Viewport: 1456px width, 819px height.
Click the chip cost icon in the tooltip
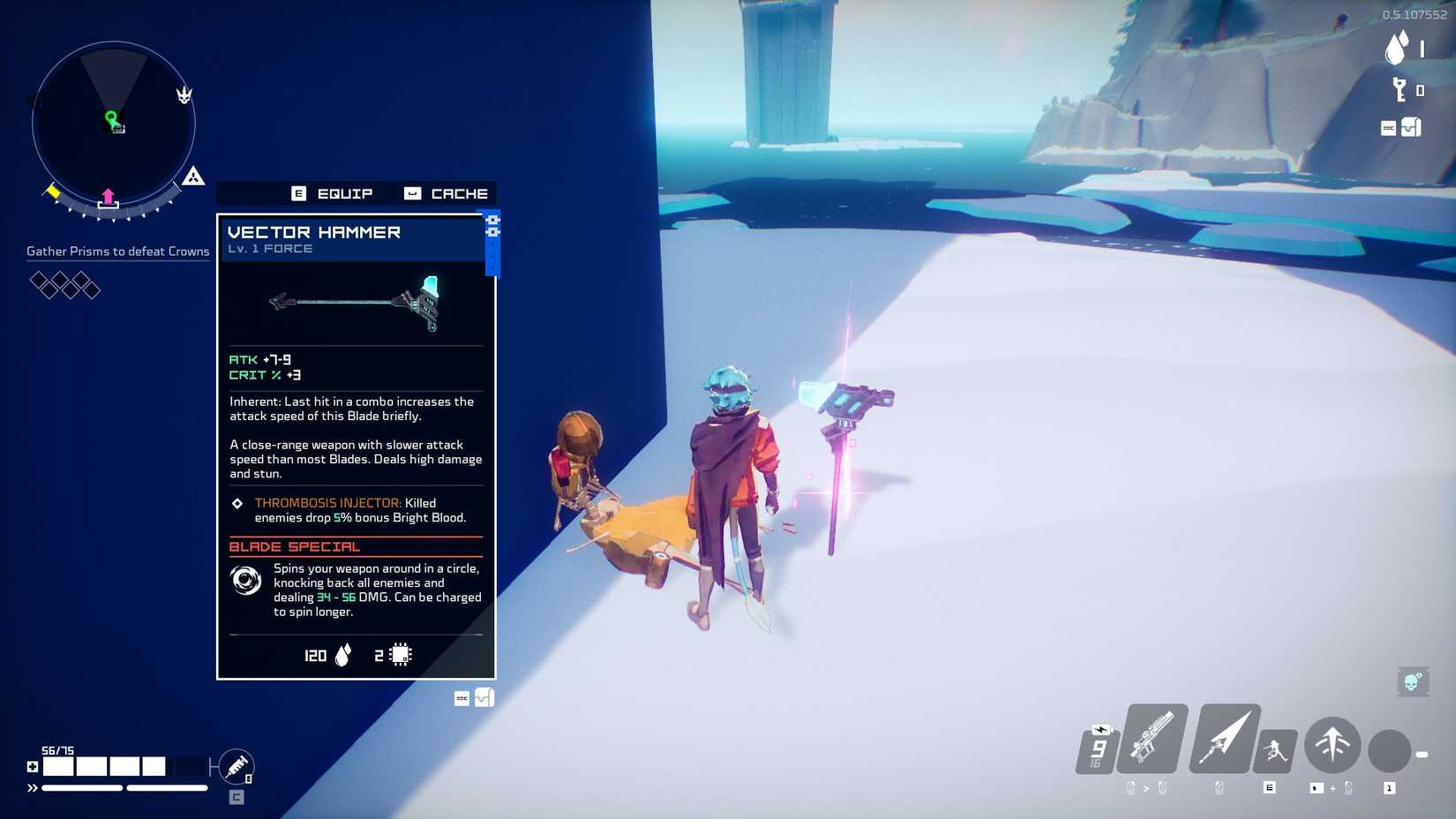[399, 655]
